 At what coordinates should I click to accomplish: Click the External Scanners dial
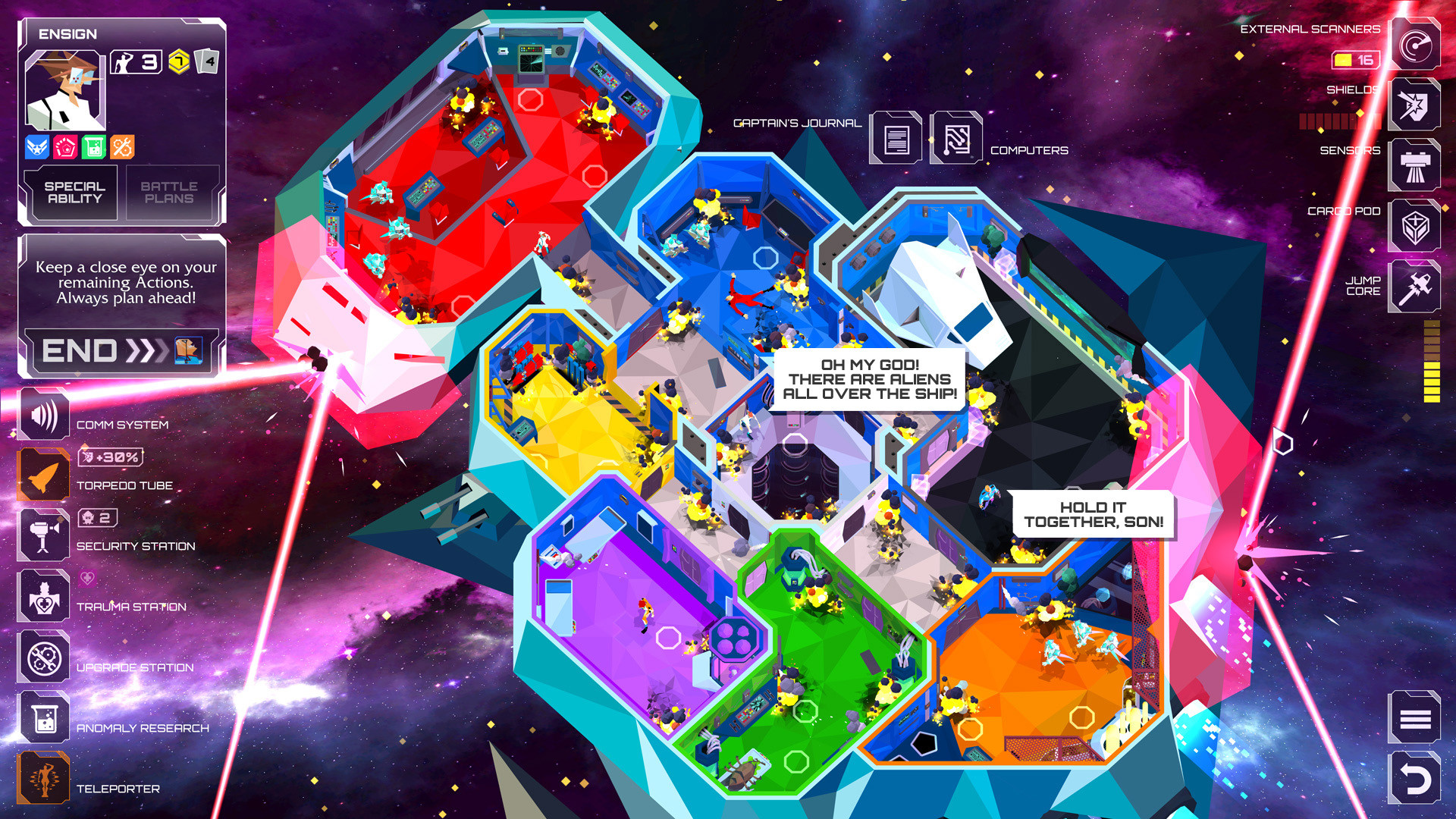pyautogui.click(x=1414, y=44)
